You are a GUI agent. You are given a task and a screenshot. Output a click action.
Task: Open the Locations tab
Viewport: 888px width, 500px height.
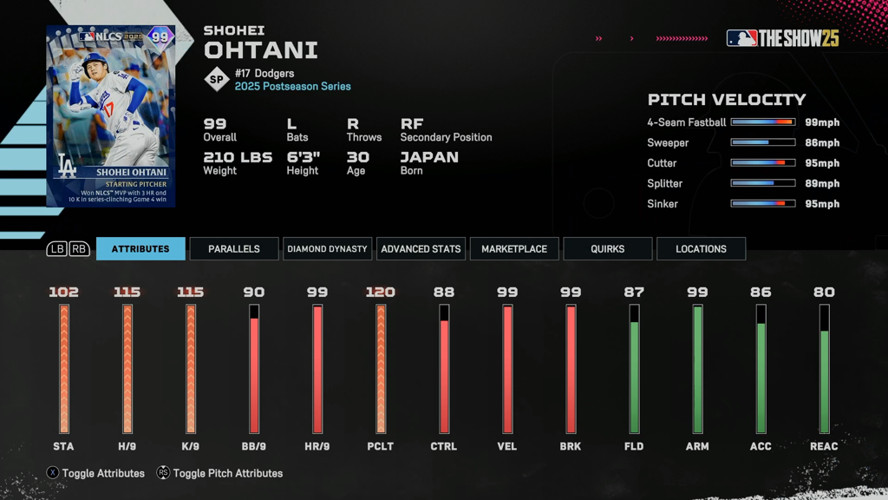[701, 249]
